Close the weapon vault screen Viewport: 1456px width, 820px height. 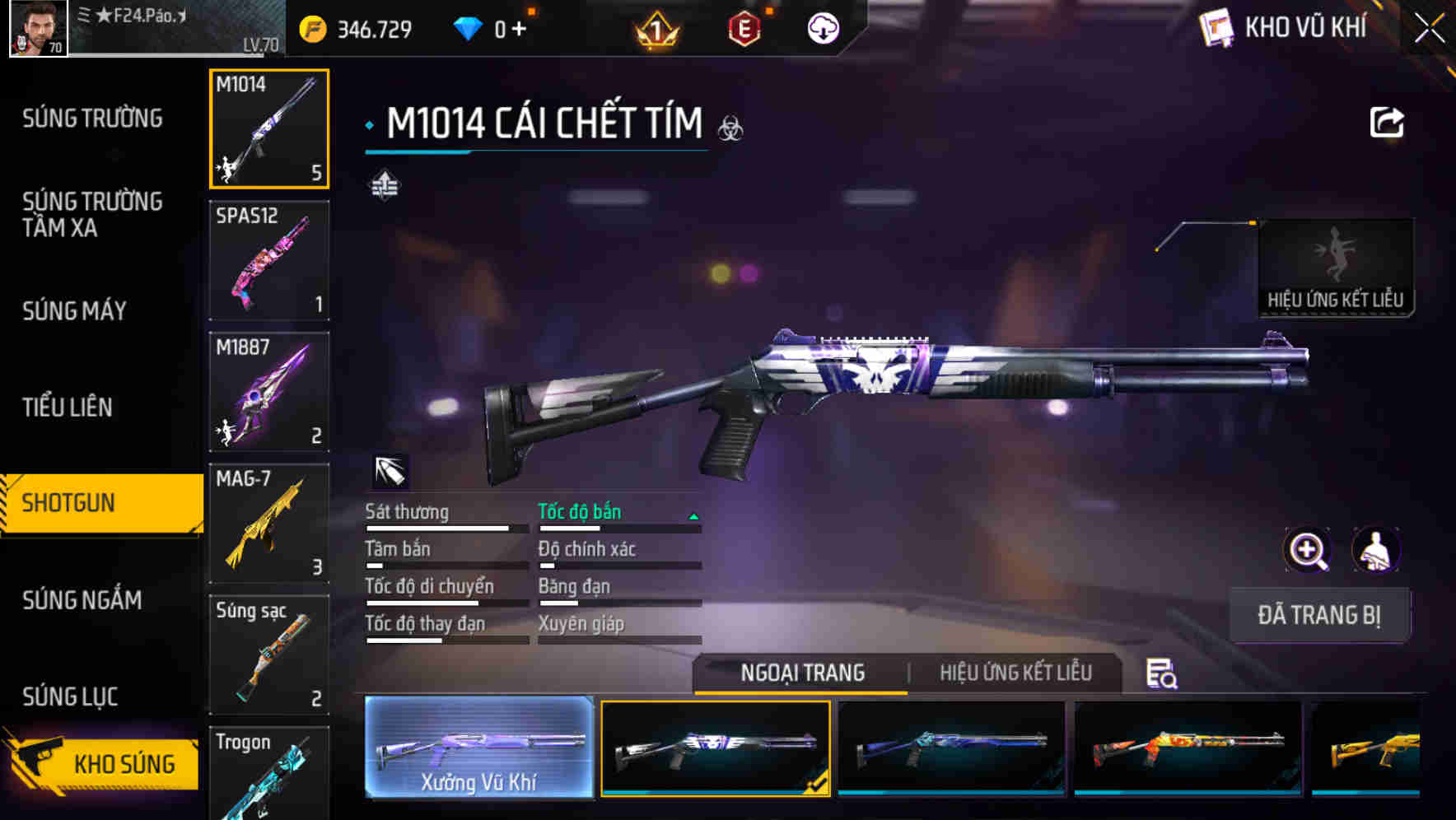click(x=1429, y=29)
